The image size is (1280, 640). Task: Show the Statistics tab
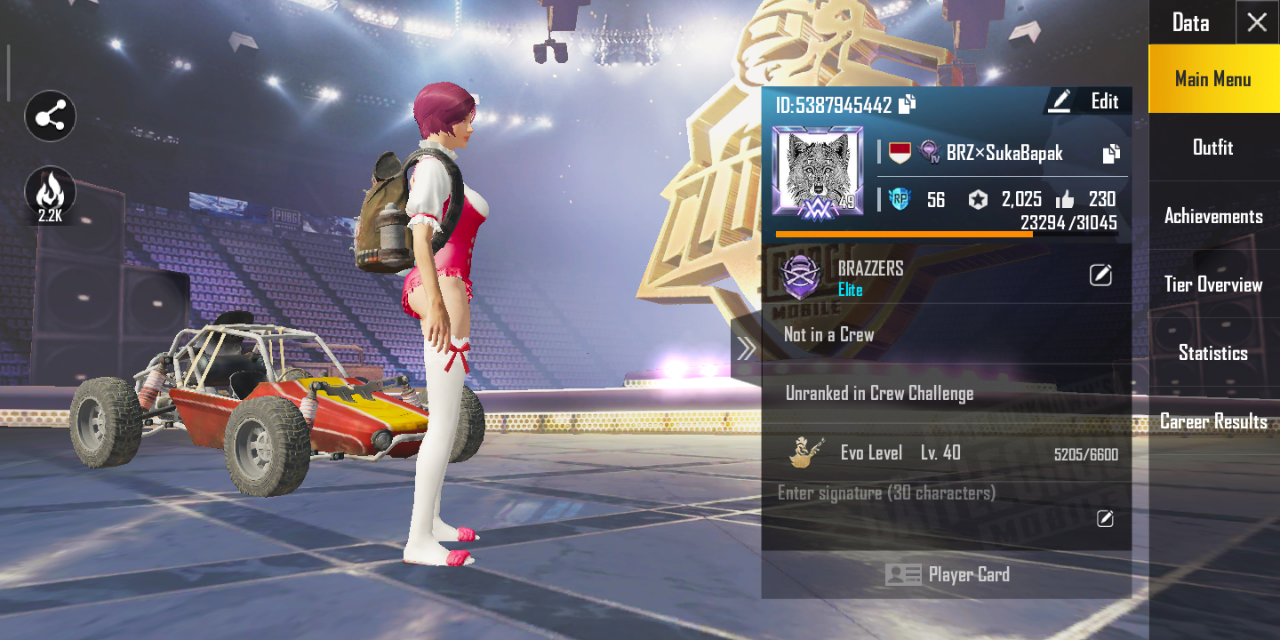(x=1213, y=353)
